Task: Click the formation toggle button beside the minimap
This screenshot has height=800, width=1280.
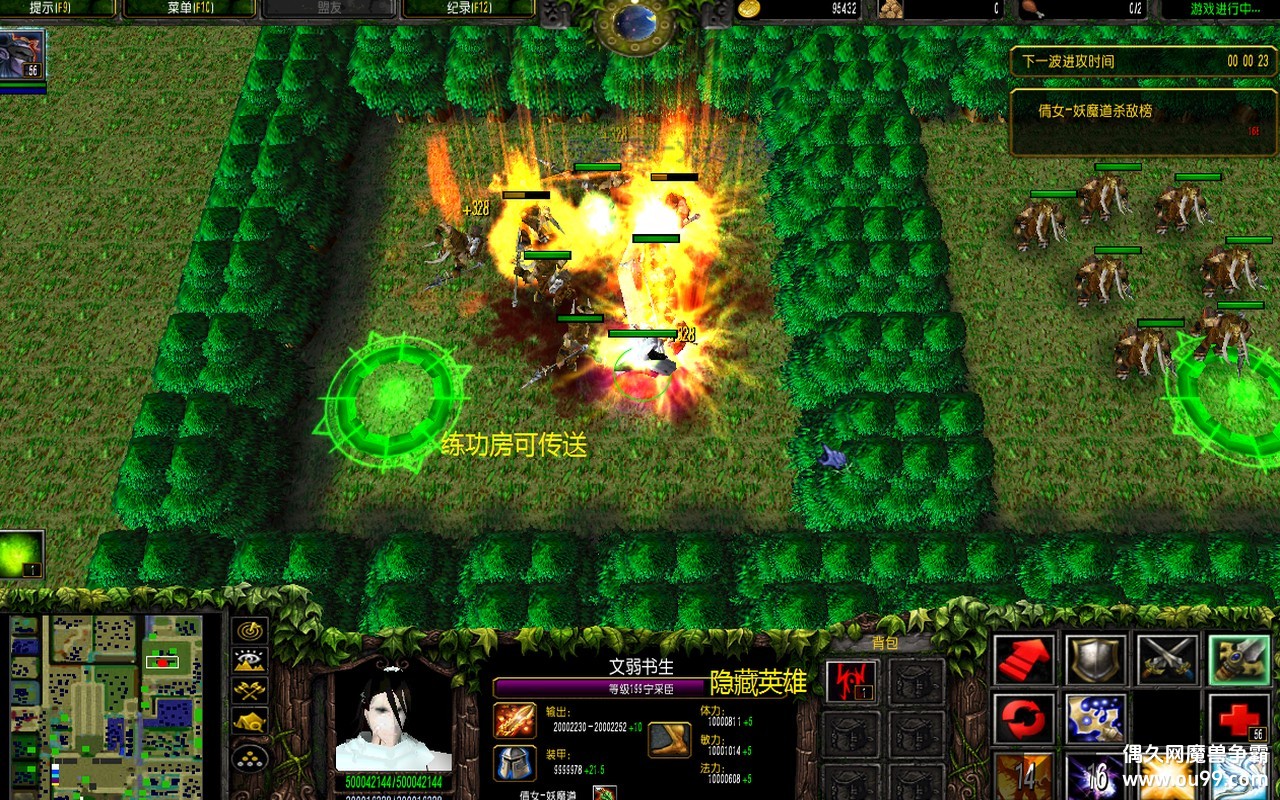Action: pos(249,757)
